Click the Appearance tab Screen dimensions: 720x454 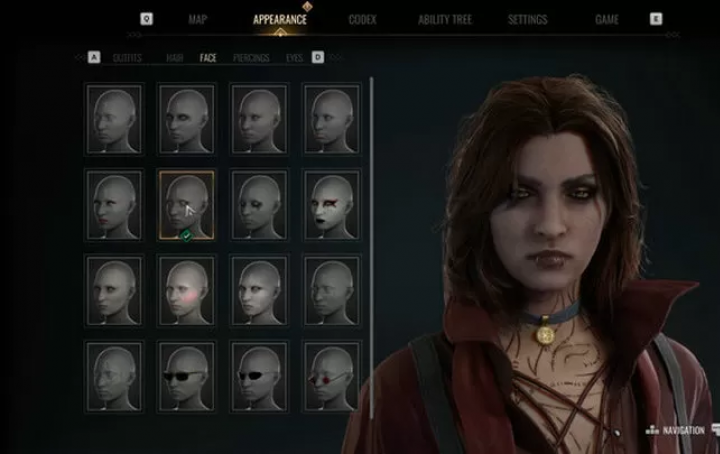coord(280,19)
